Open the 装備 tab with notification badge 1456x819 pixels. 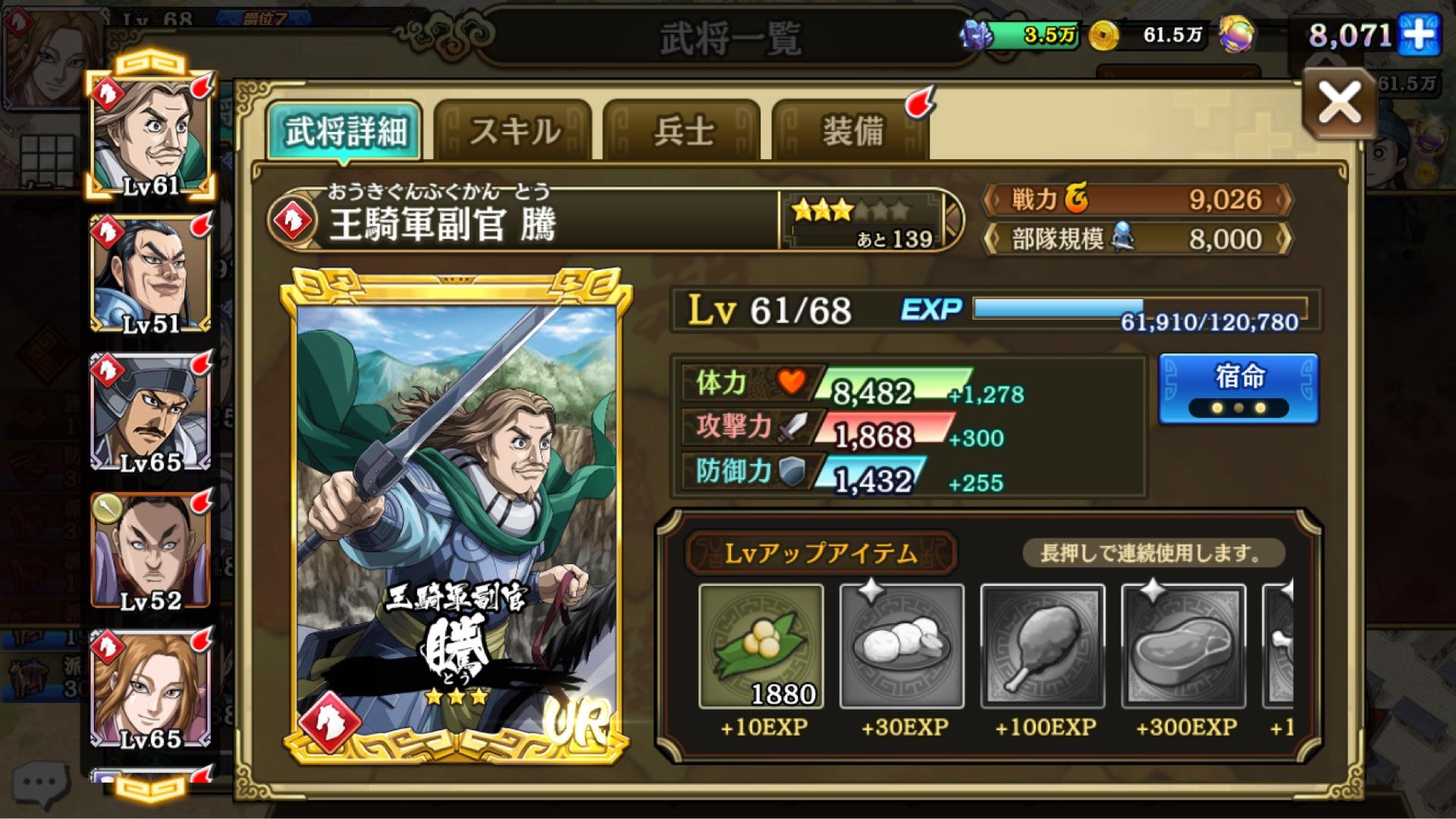point(852,130)
